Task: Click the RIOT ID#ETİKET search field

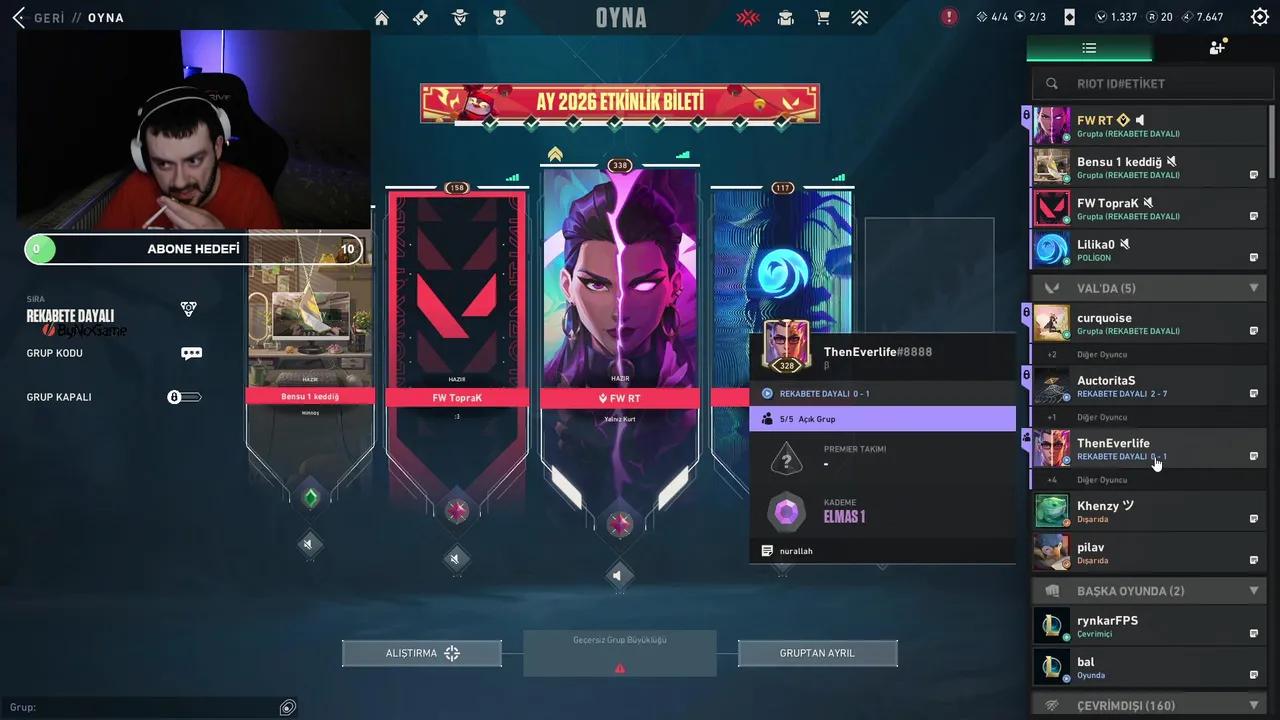Action: [x=1150, y=84]
